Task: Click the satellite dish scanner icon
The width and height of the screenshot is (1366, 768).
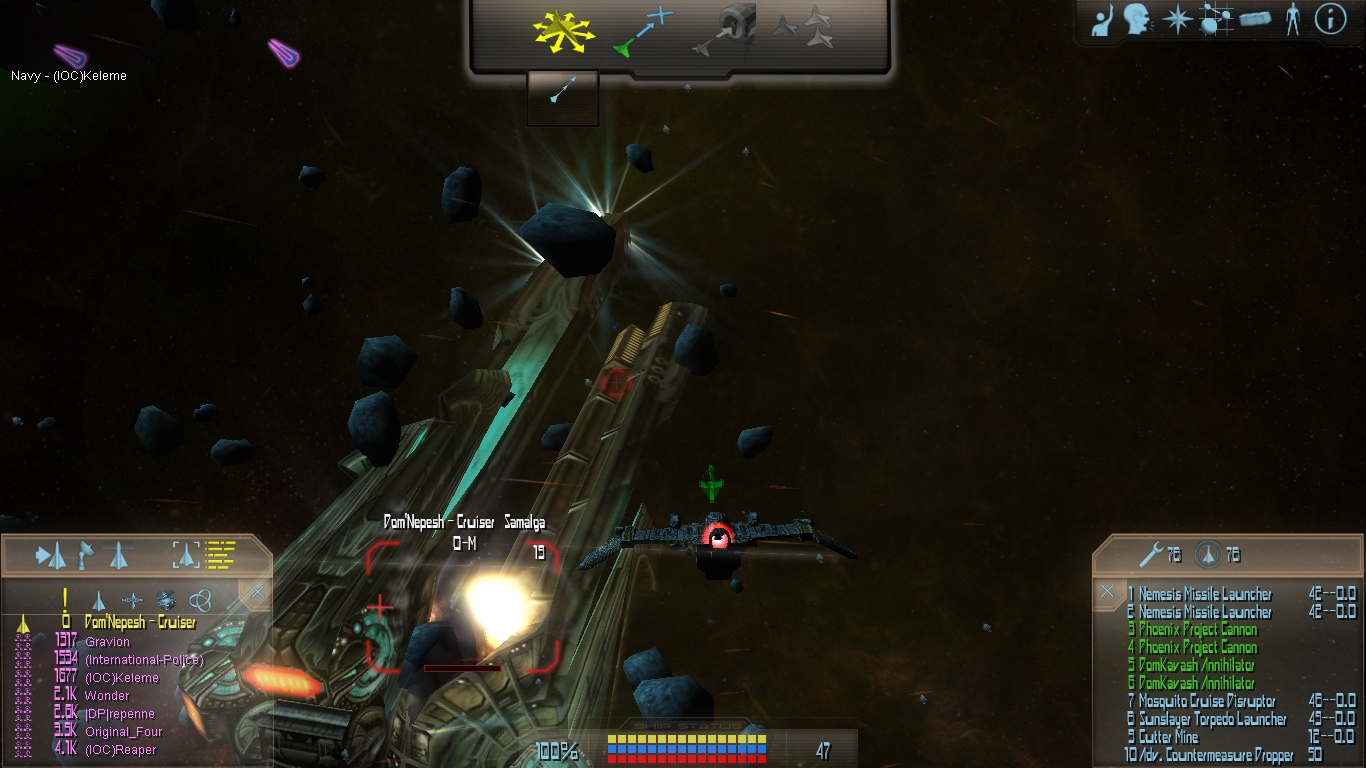Action: coord(86,553)
